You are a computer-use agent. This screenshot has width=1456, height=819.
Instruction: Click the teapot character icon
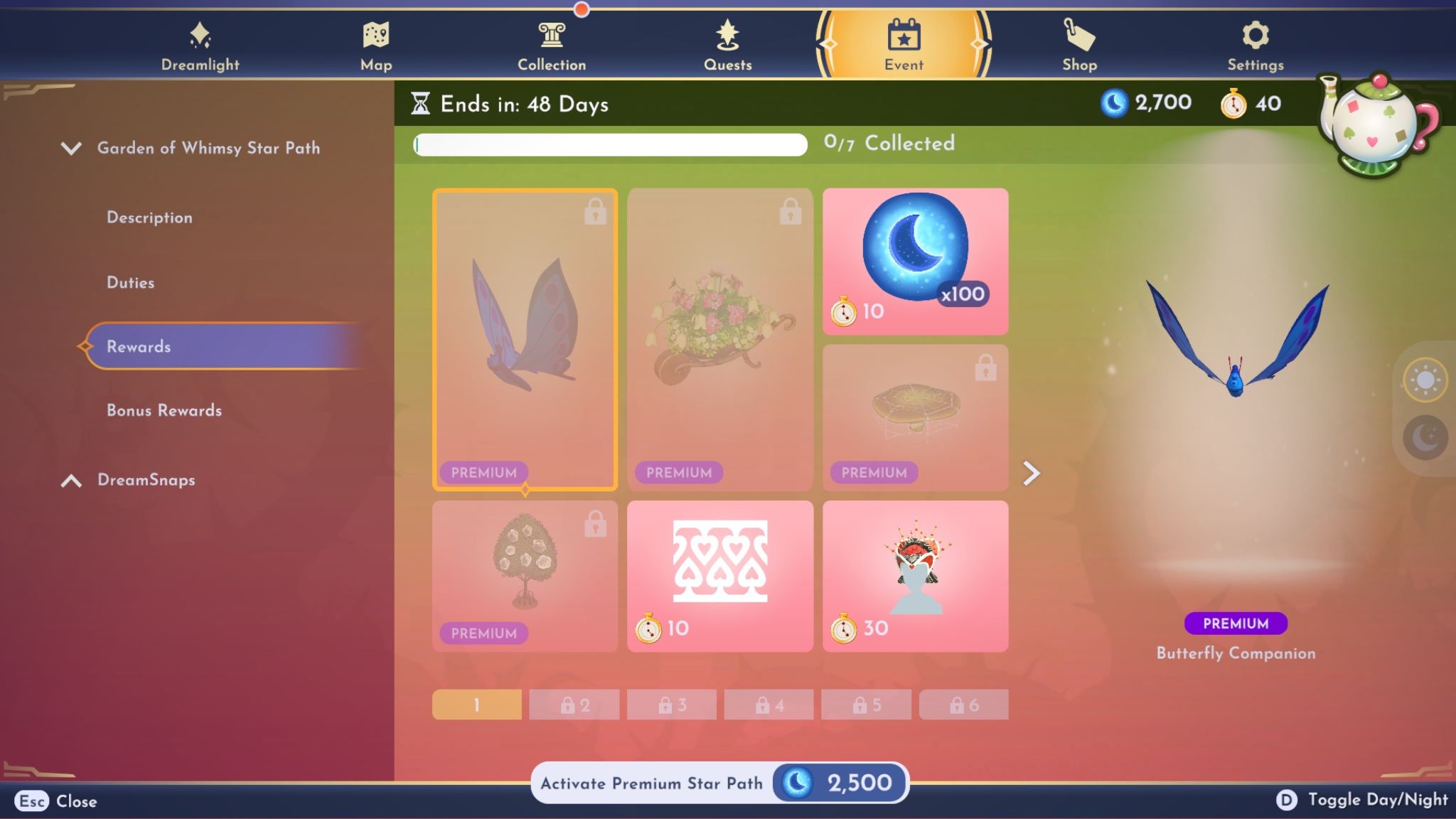(x=1372, y=124)
